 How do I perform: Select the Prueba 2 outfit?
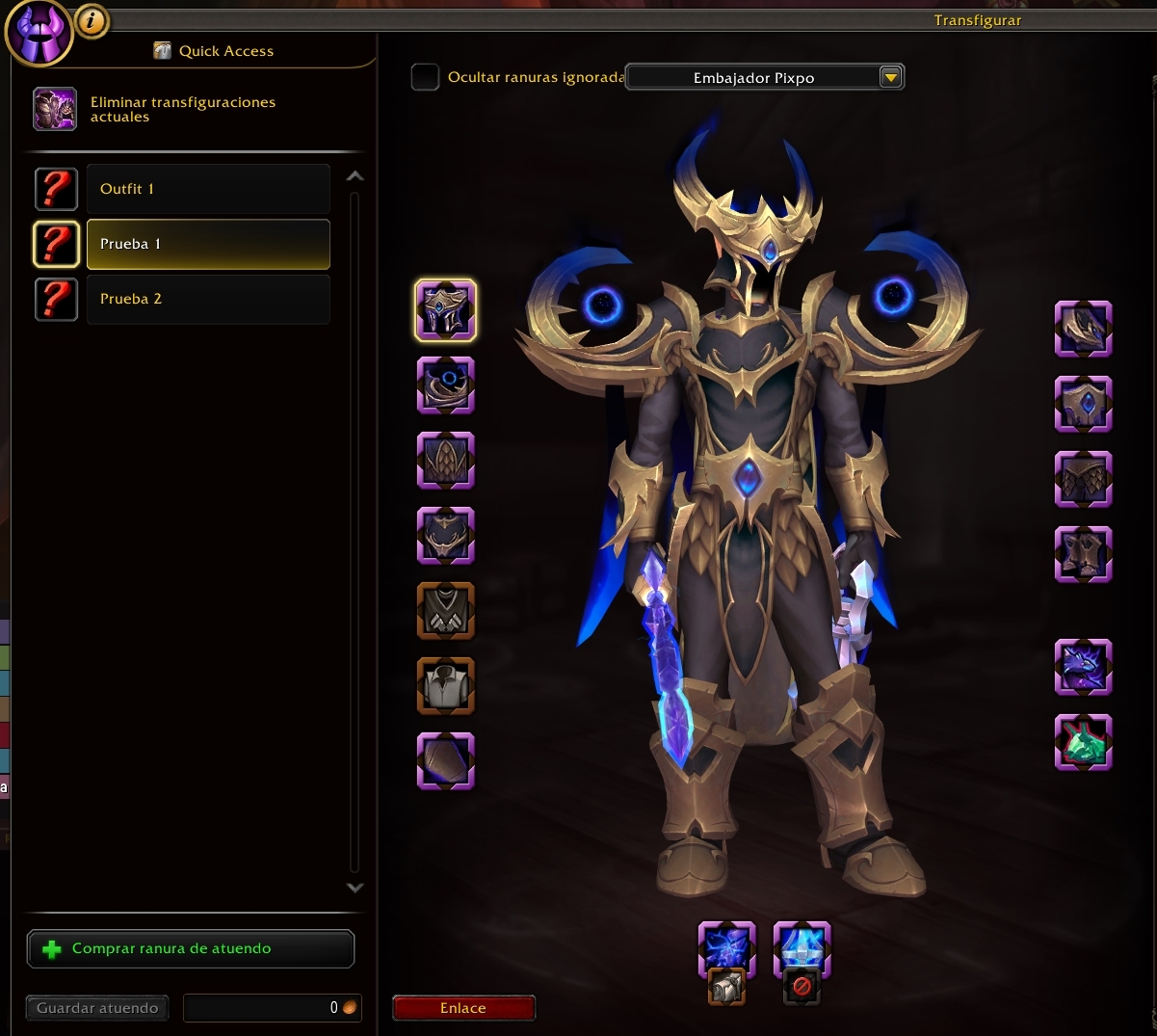coord(208,299)
